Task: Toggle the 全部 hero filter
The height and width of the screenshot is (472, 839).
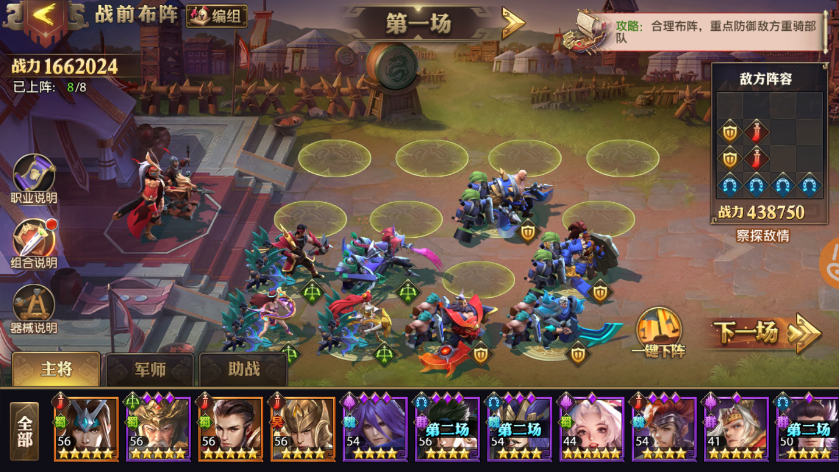Action: click(x=25, y=430)
